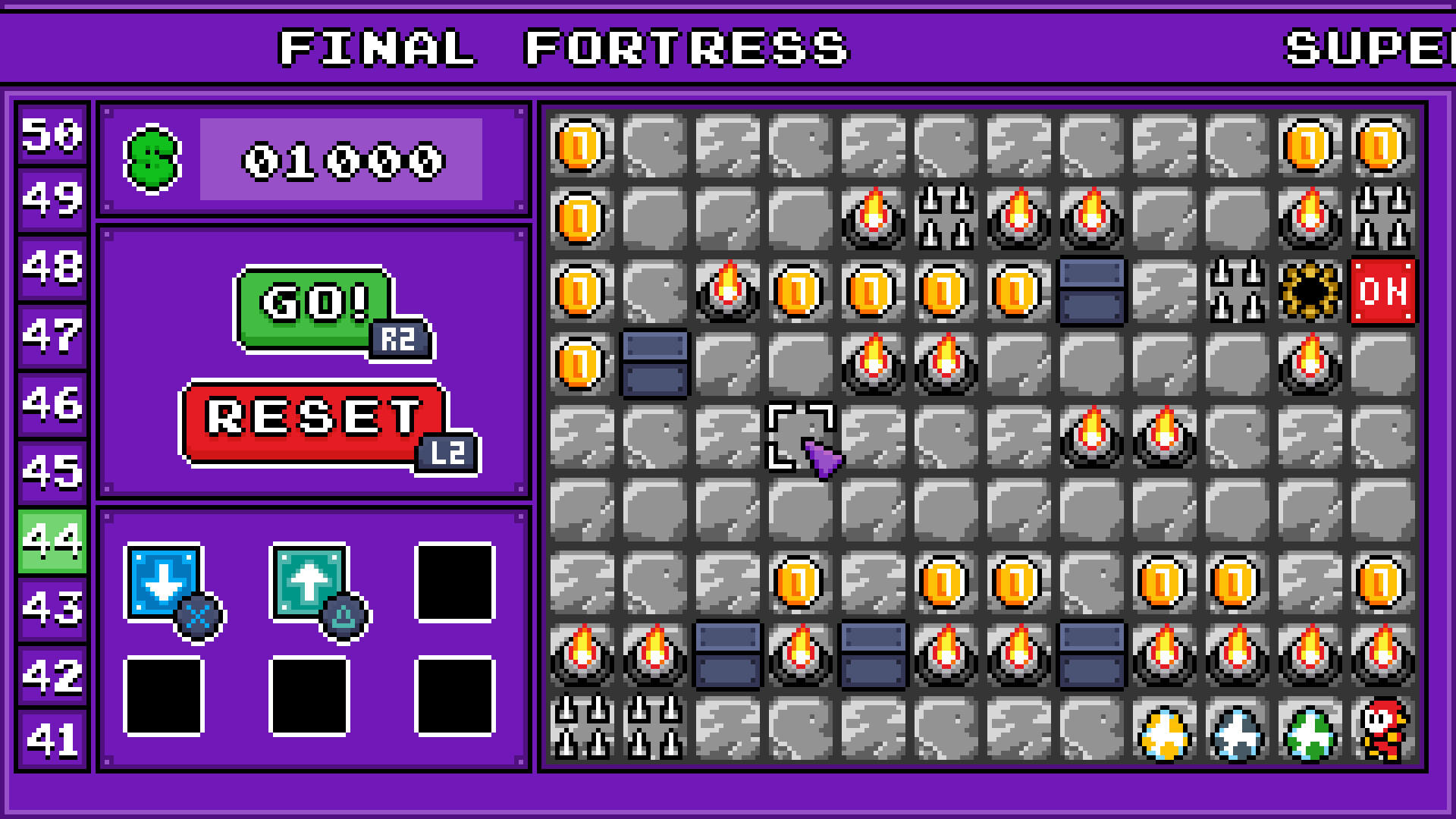Screen dimensions: 1456x819
Task: Select level 50 in the level list
Action: (x=50, y=136)
